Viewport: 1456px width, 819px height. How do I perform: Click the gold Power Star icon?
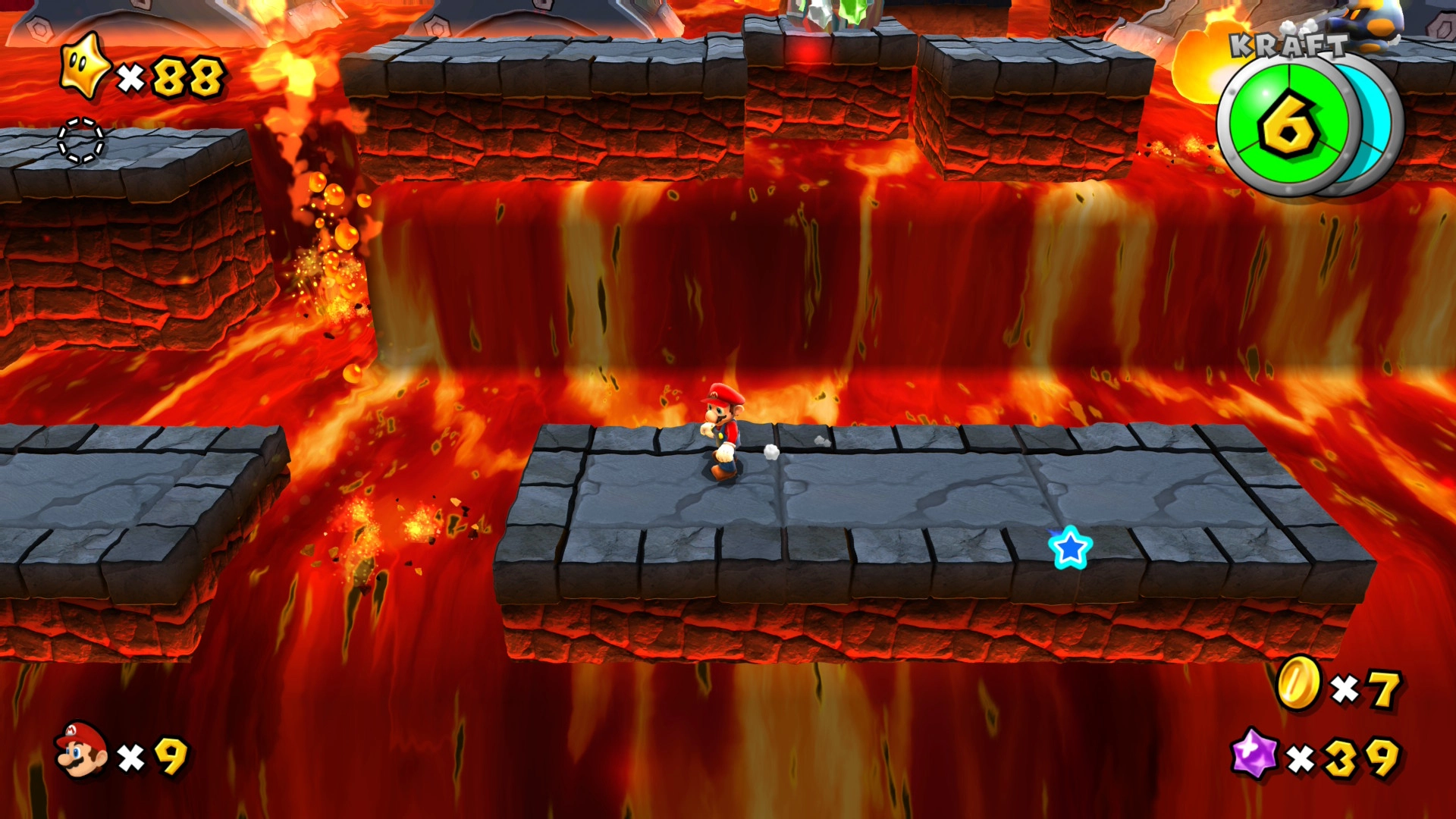click(x=86, y=67)
